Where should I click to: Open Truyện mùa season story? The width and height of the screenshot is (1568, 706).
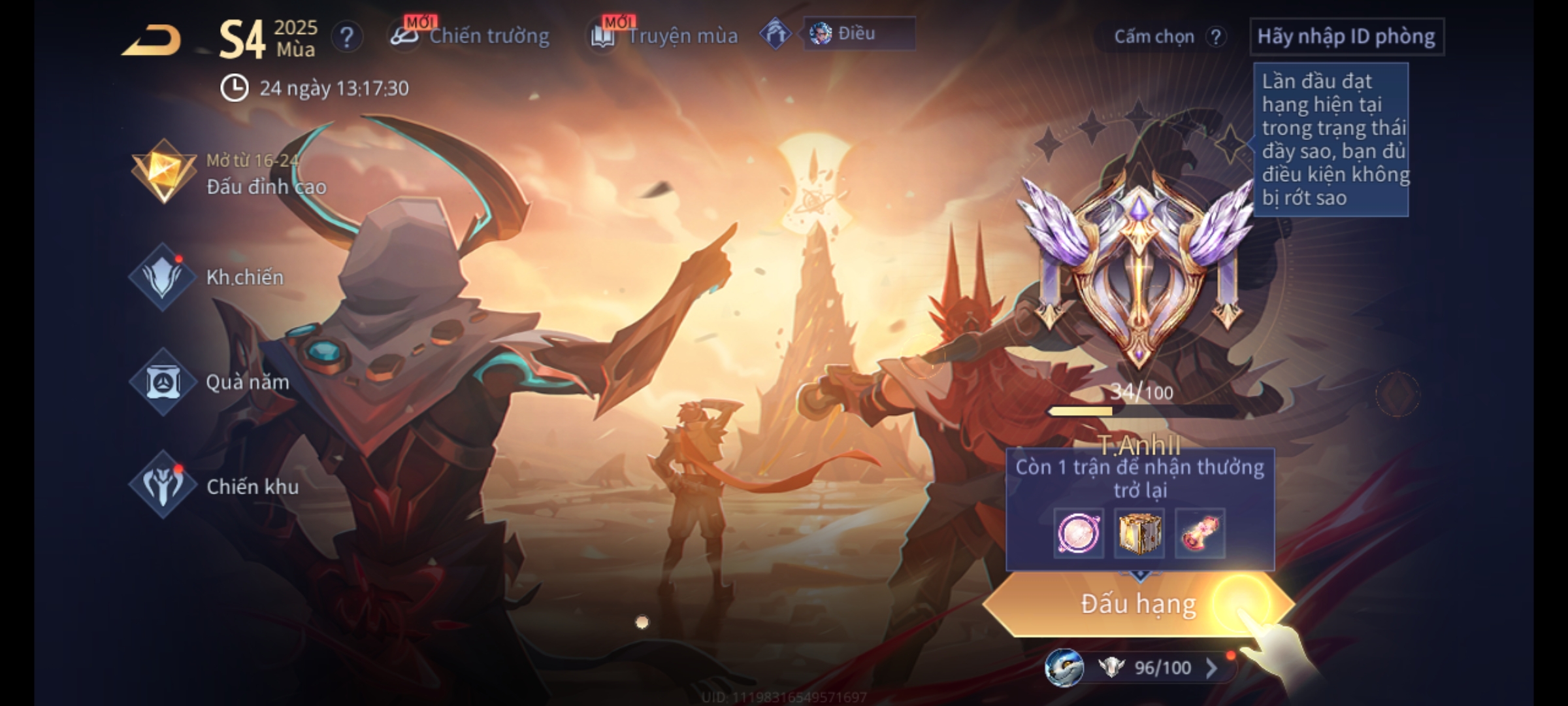[665, 36]
